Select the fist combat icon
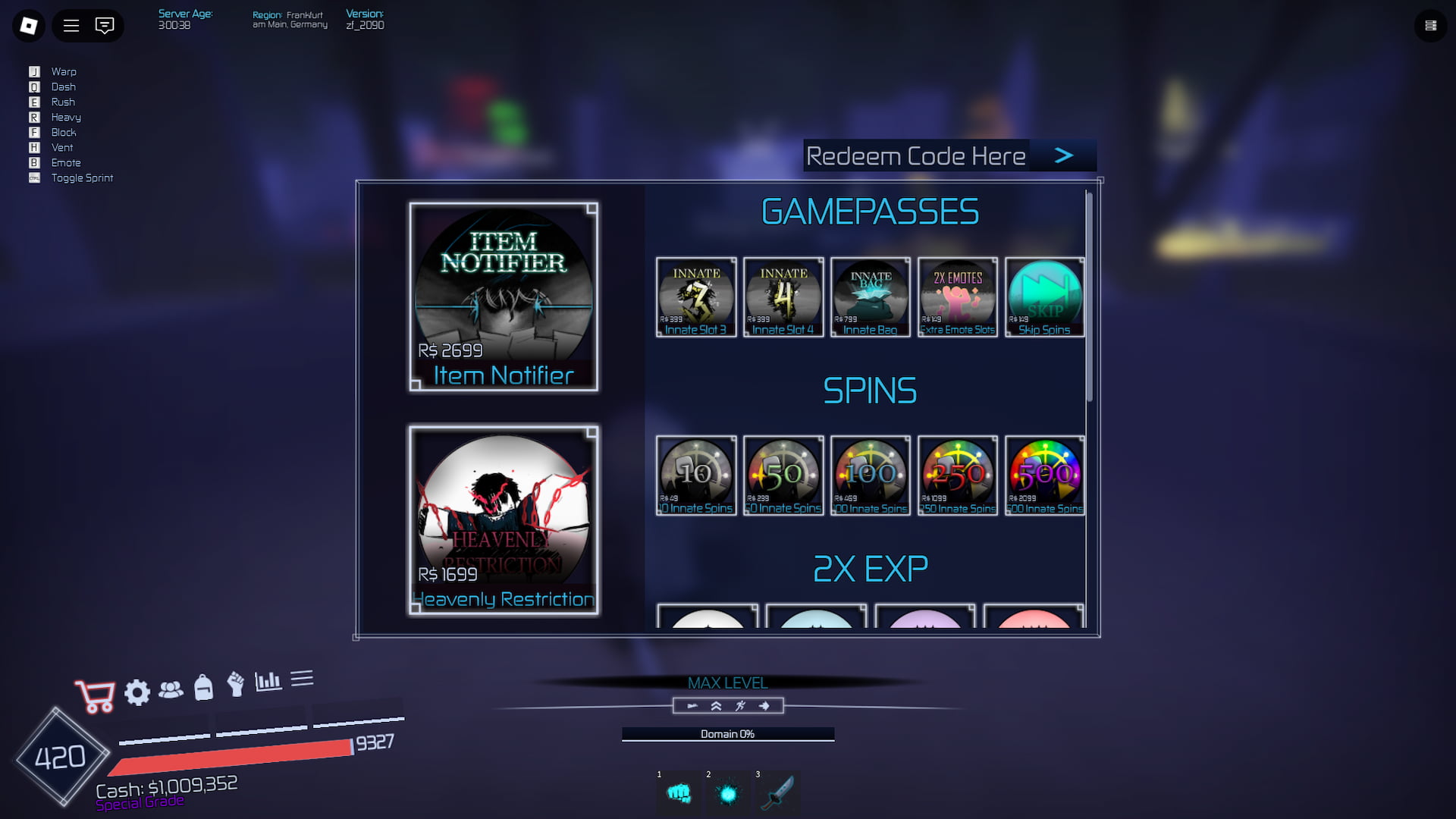Viewport: 1456px width, 819px height. 237,687
